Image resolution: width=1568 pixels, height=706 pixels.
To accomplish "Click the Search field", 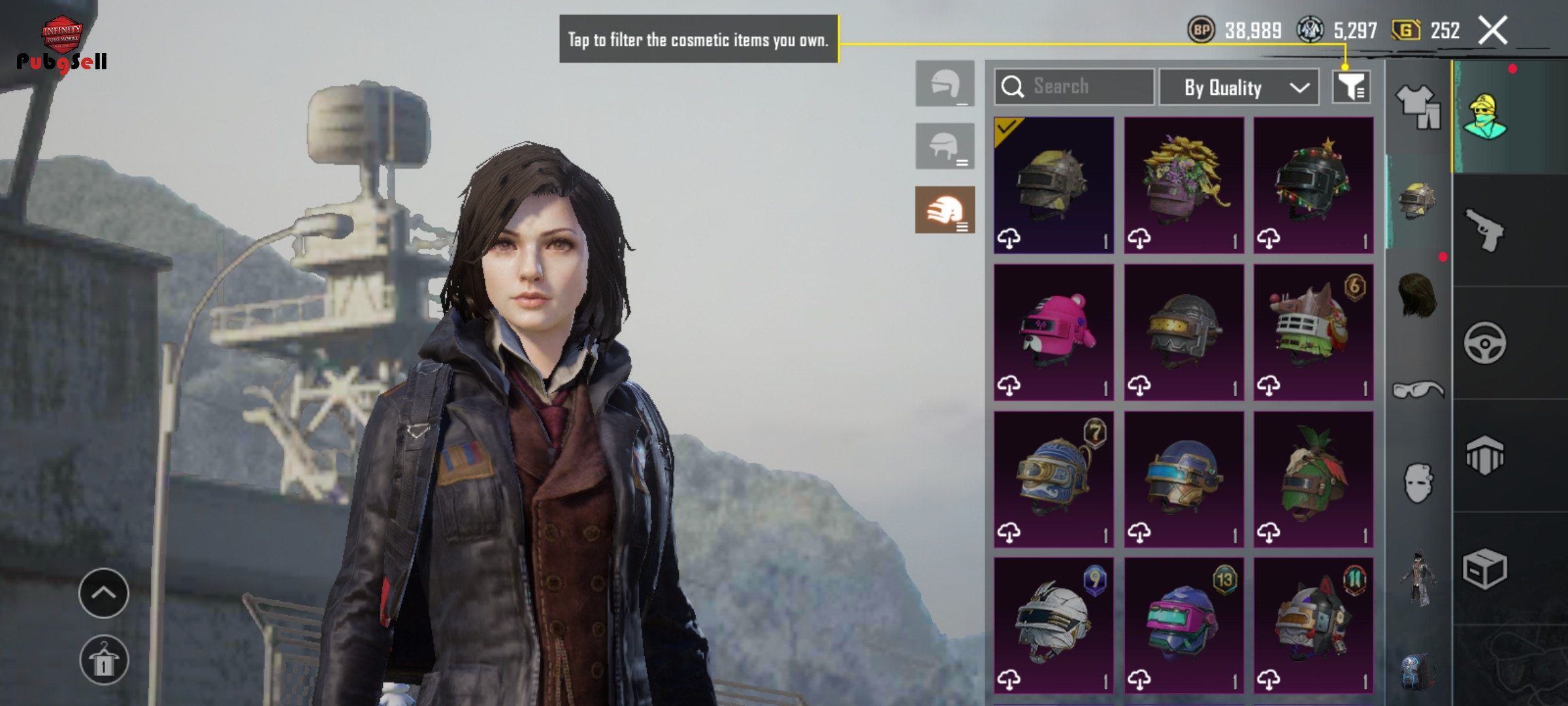I will (x=1075, y=87).
